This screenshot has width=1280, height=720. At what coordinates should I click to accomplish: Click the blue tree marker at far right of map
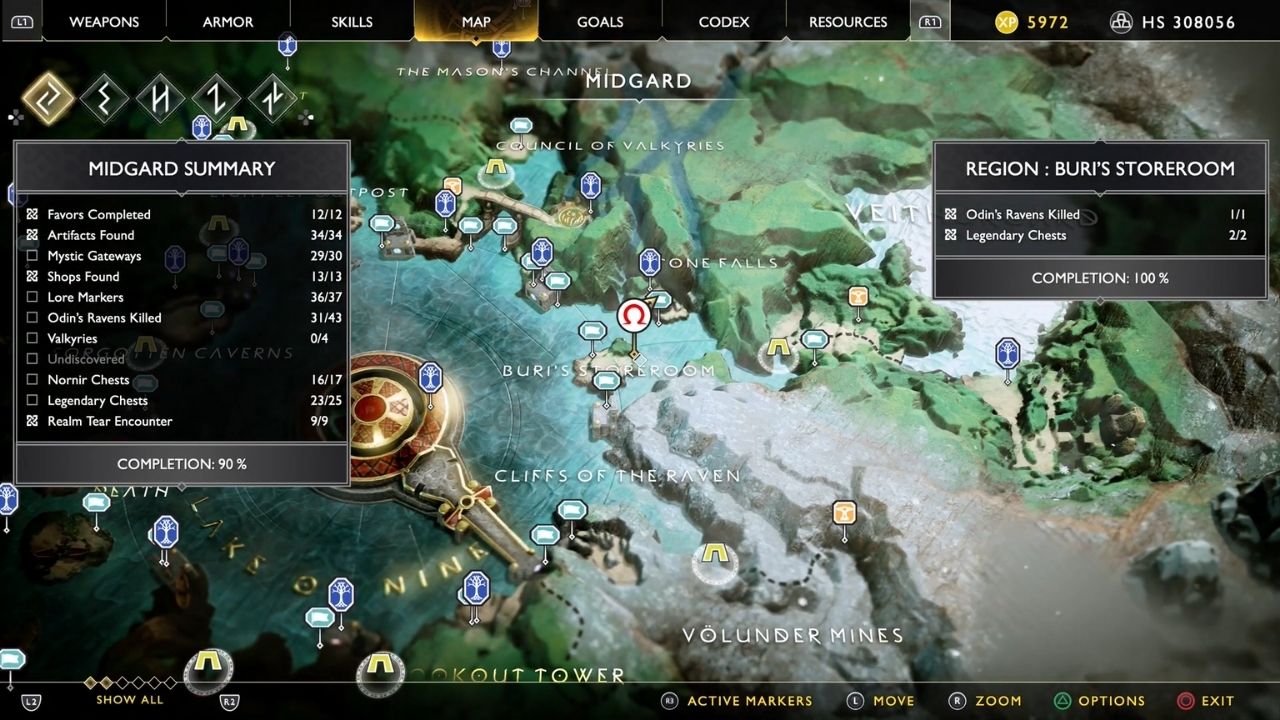click(1007, 353)
